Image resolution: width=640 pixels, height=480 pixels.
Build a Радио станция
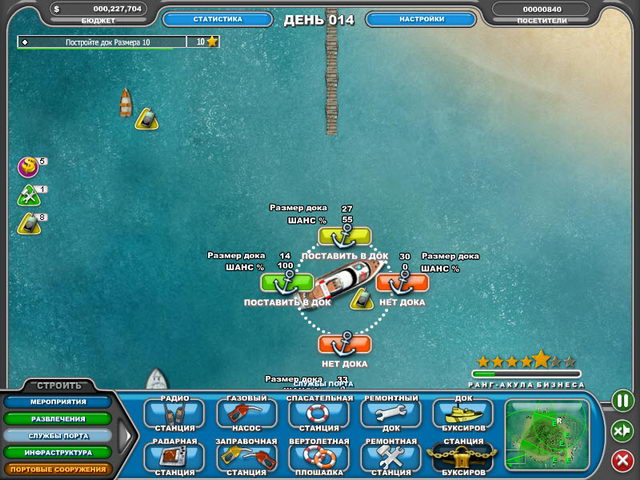(174, 414)
